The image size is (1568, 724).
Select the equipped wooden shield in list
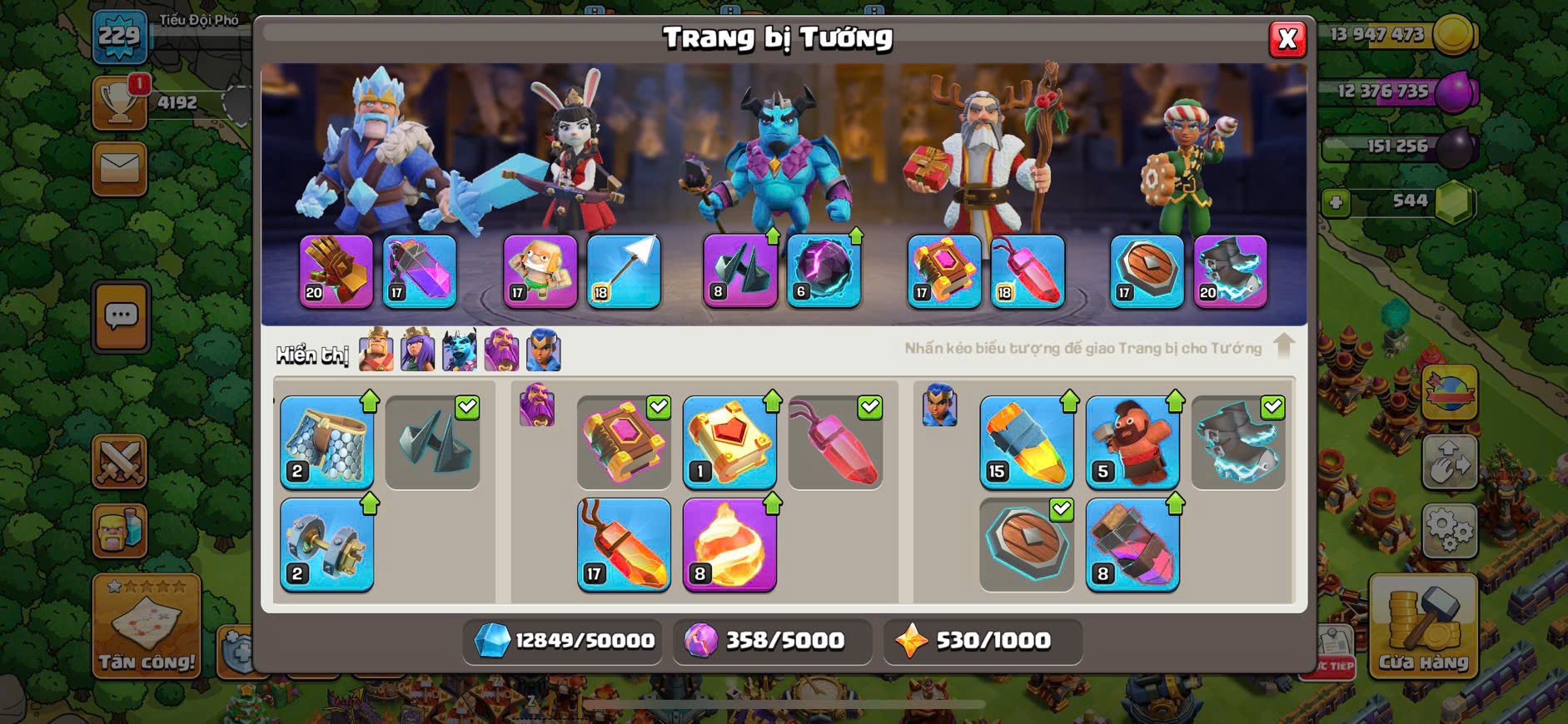point(1026,544)
